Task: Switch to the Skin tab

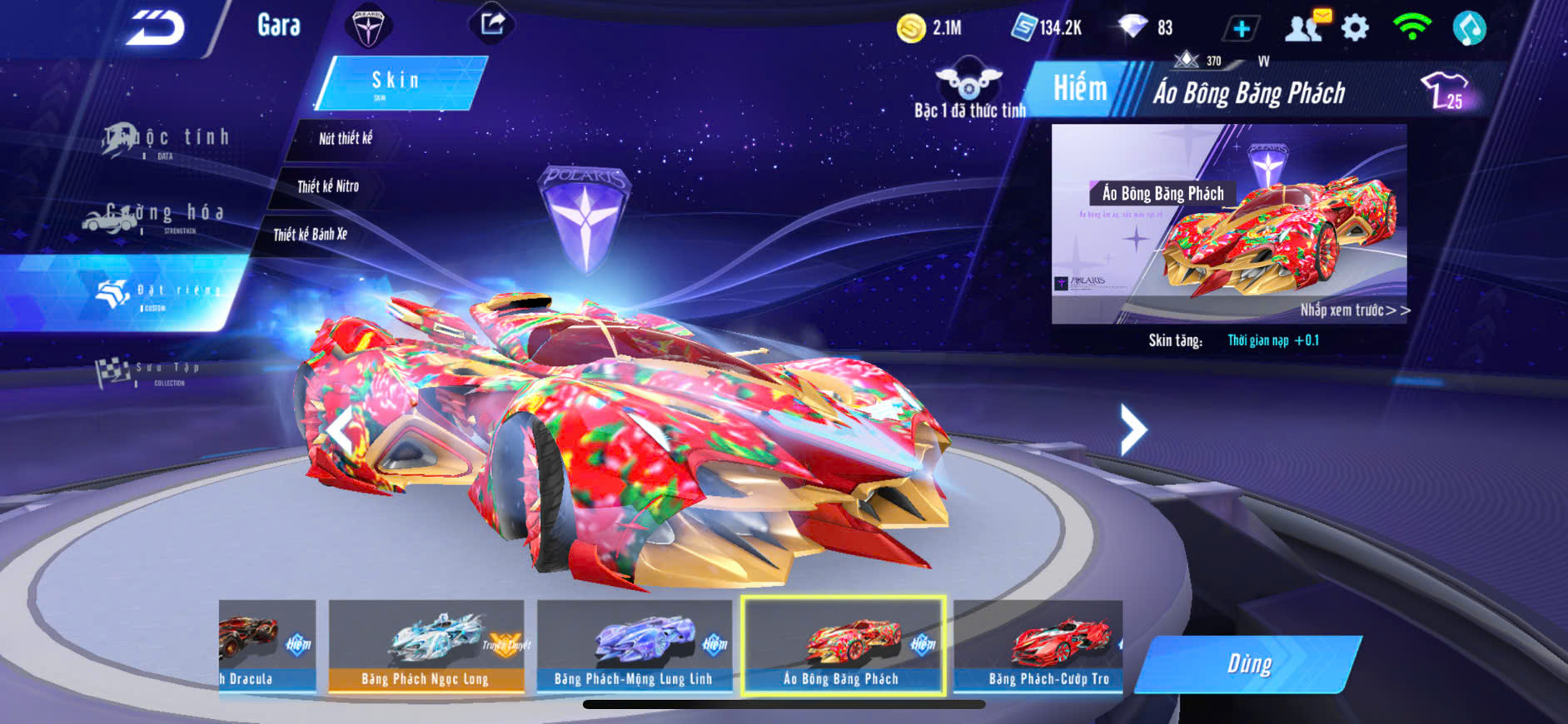Action: [400, 82]
